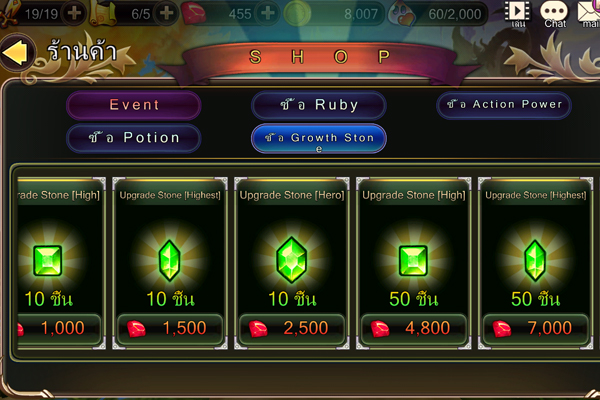Open the film clip icon menu
Screen dimensions: 600x400
[518, 13]
